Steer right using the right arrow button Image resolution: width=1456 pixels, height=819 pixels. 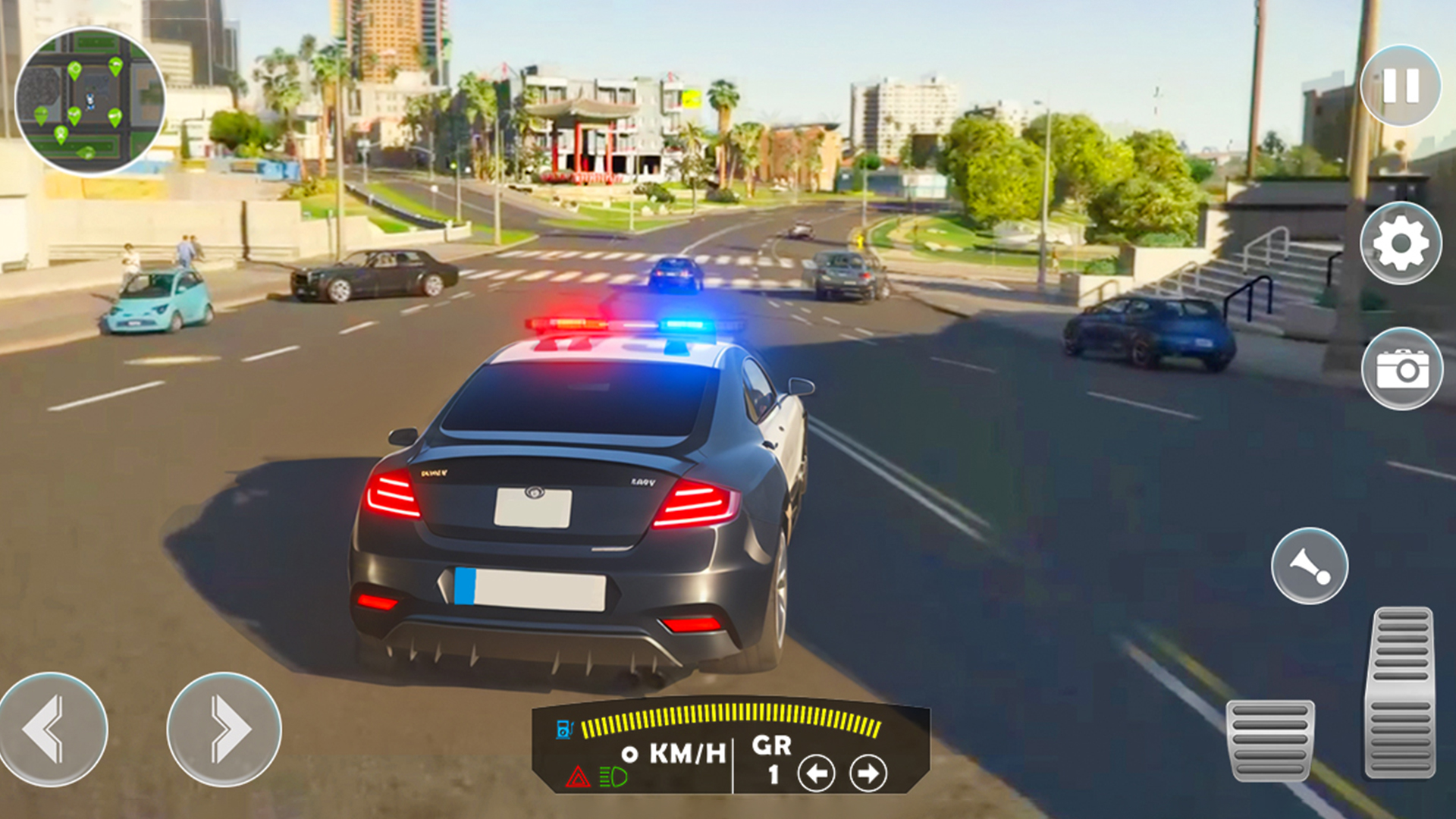click(225, 728)
